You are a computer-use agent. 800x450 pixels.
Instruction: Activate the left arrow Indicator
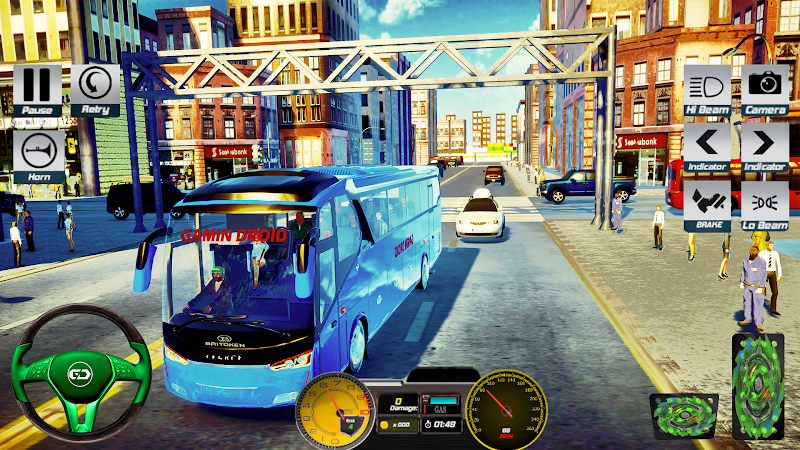tap(708, 145)
